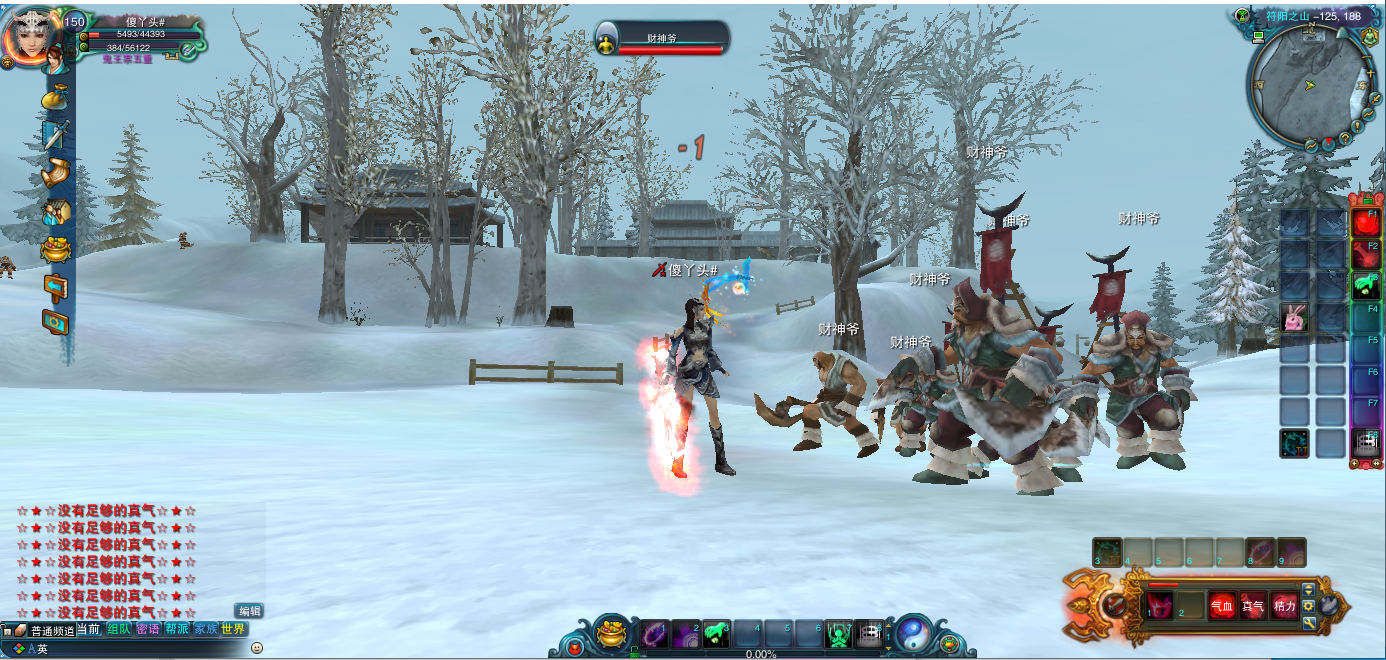The image size is (1386, 660).
Task: Activate the F3 green claw skill
Action: tap(1365, 285)
